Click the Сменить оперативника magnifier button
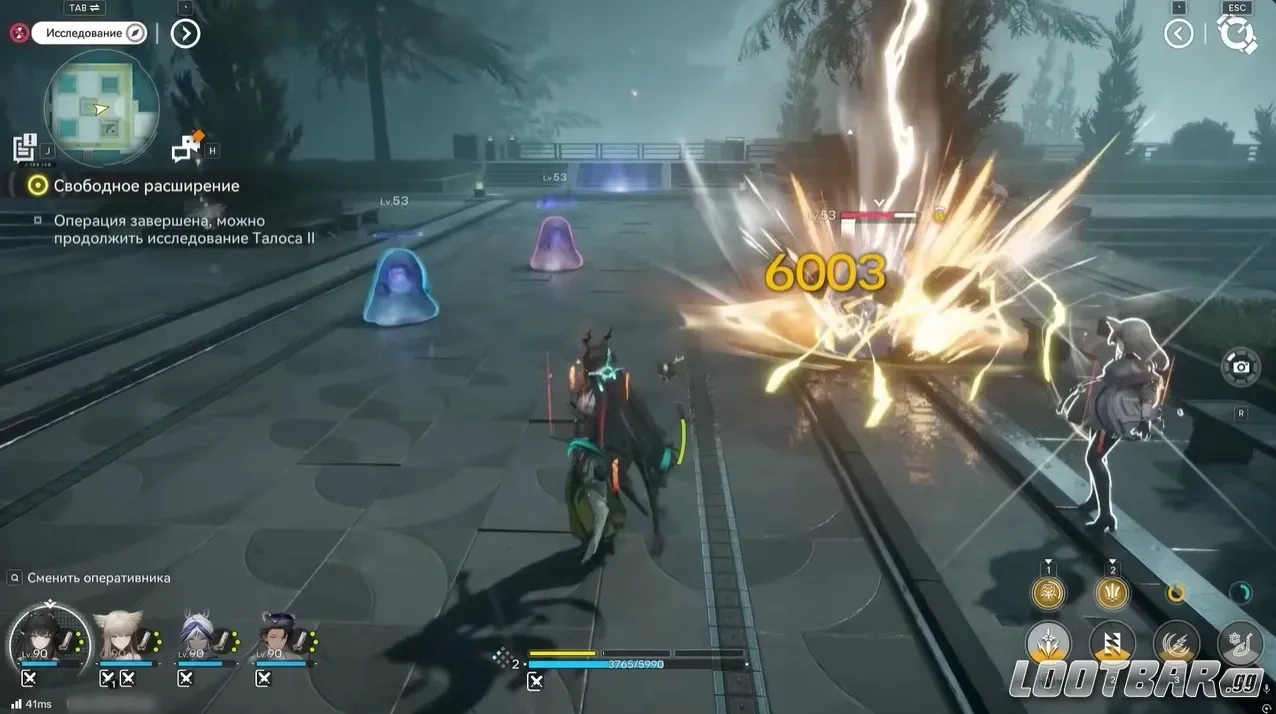The height and width of the screenshot is (714, 1276). click(x=14, y=578)
